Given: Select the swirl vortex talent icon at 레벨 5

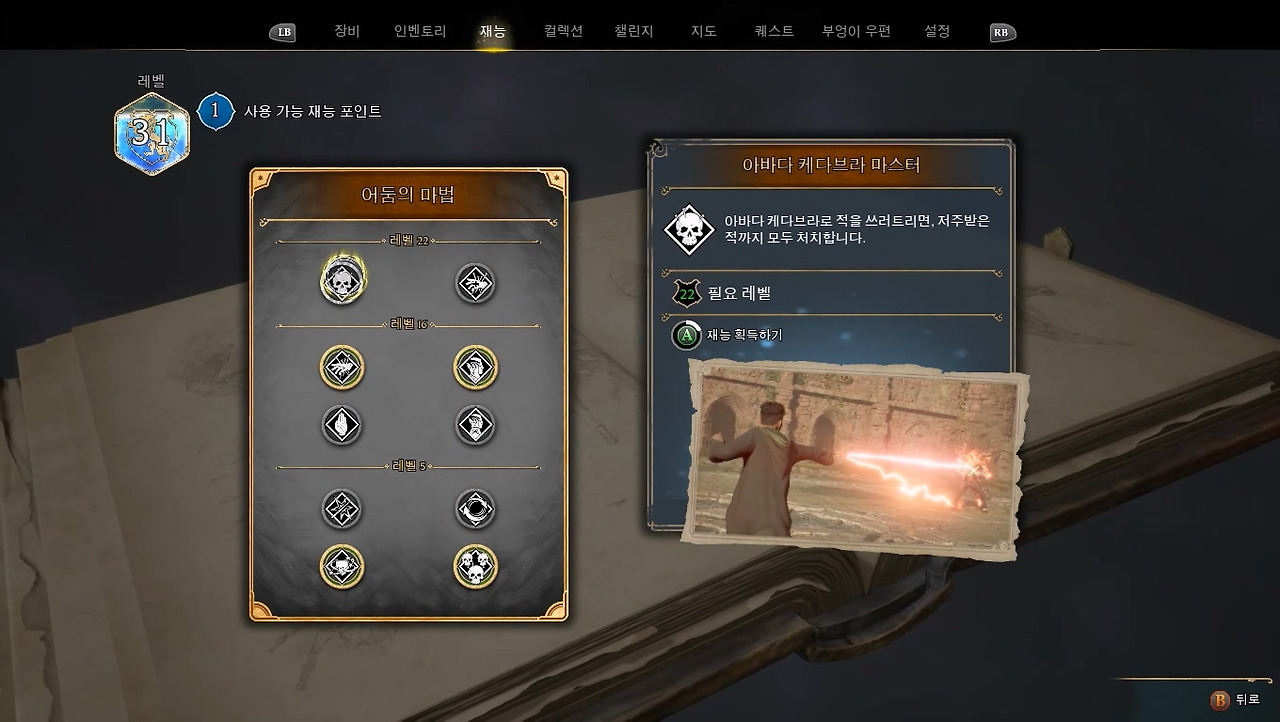Looking at the screenshot, I should pos(473,509).
